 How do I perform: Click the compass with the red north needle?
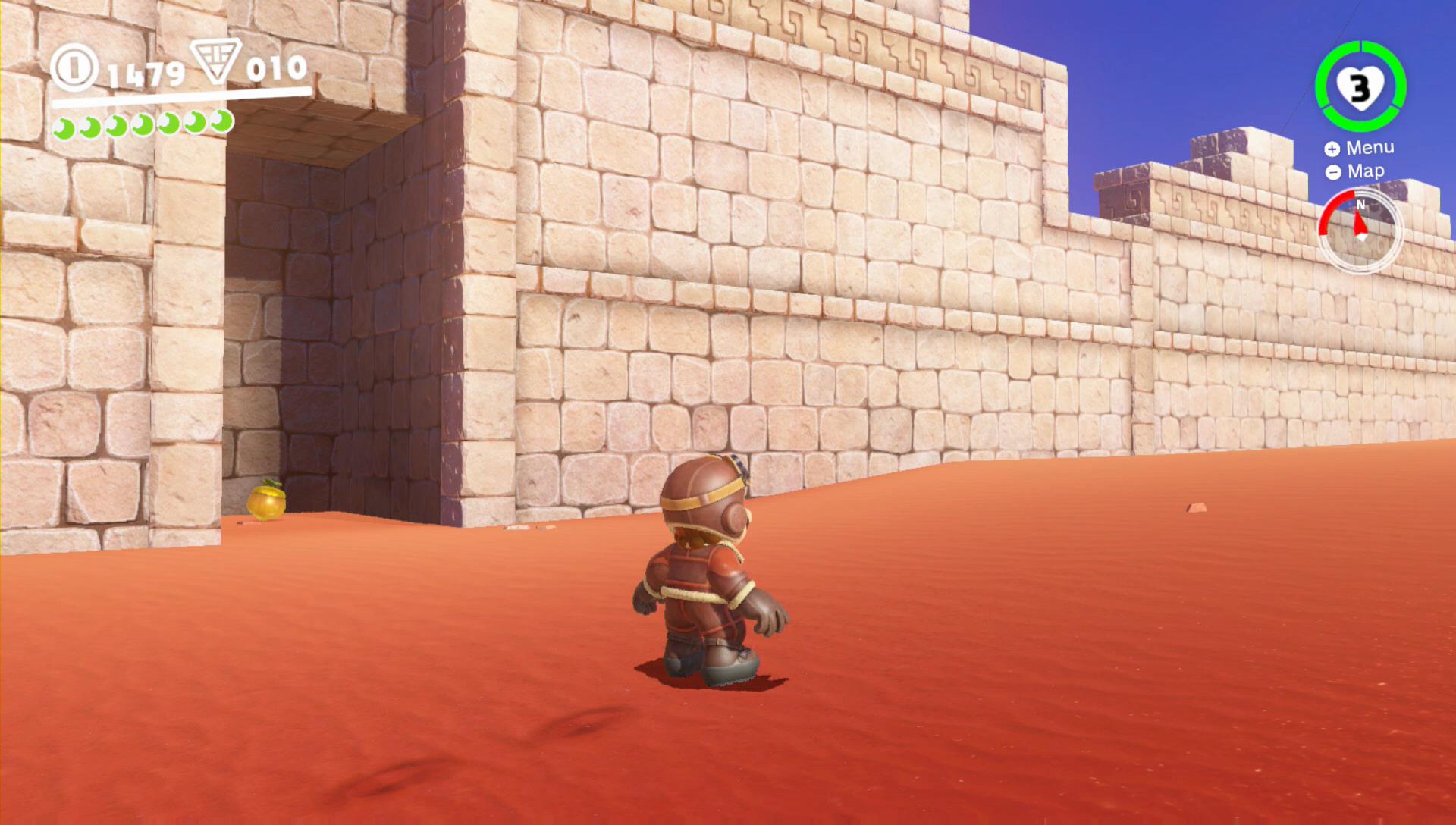pyautogui.click(x=1360, y=231)
